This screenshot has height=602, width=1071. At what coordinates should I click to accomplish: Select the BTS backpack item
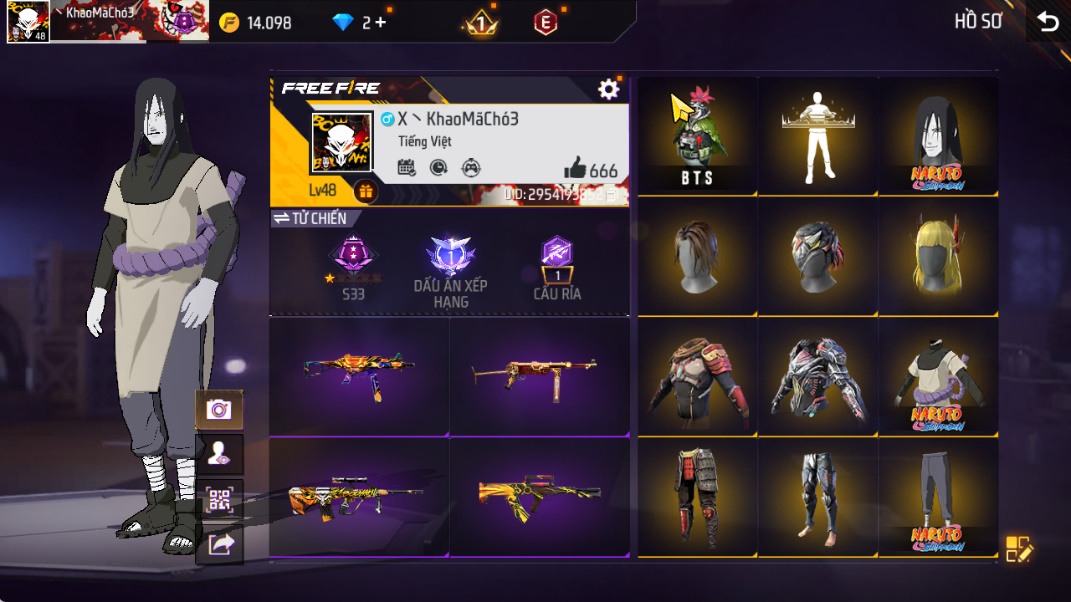point(697,136)
